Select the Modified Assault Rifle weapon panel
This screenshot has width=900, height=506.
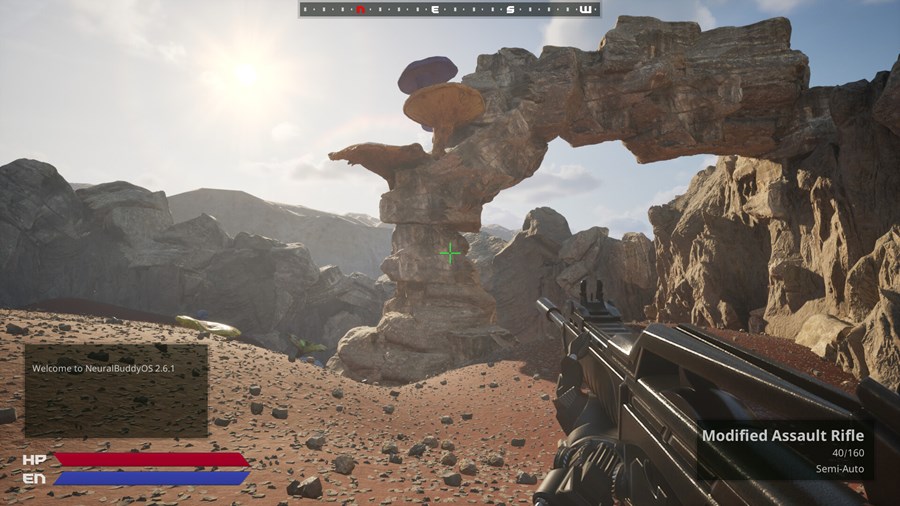[x=783, y=450]
